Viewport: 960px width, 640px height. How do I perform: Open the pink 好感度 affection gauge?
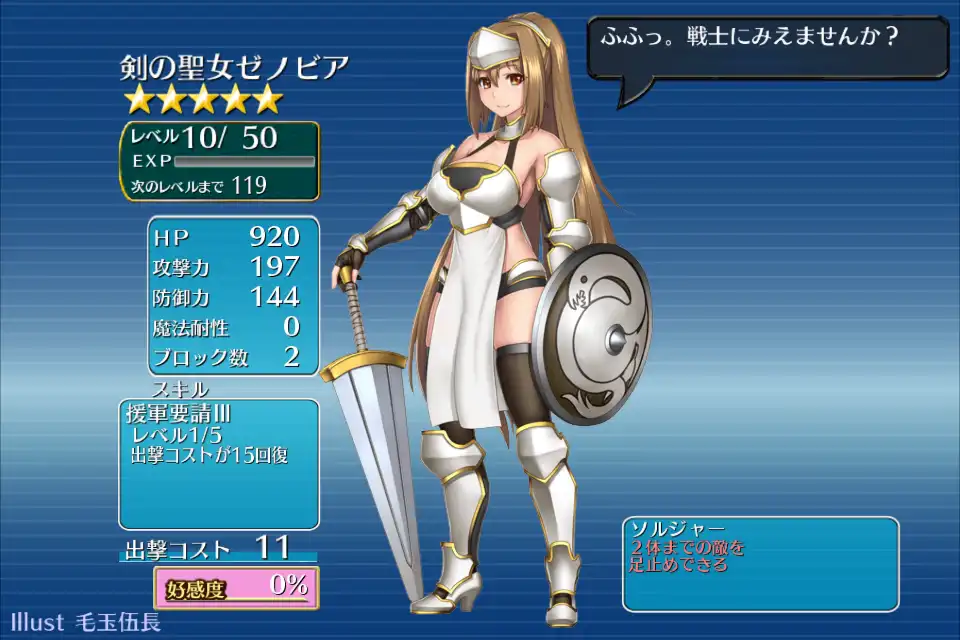[236, 587]
